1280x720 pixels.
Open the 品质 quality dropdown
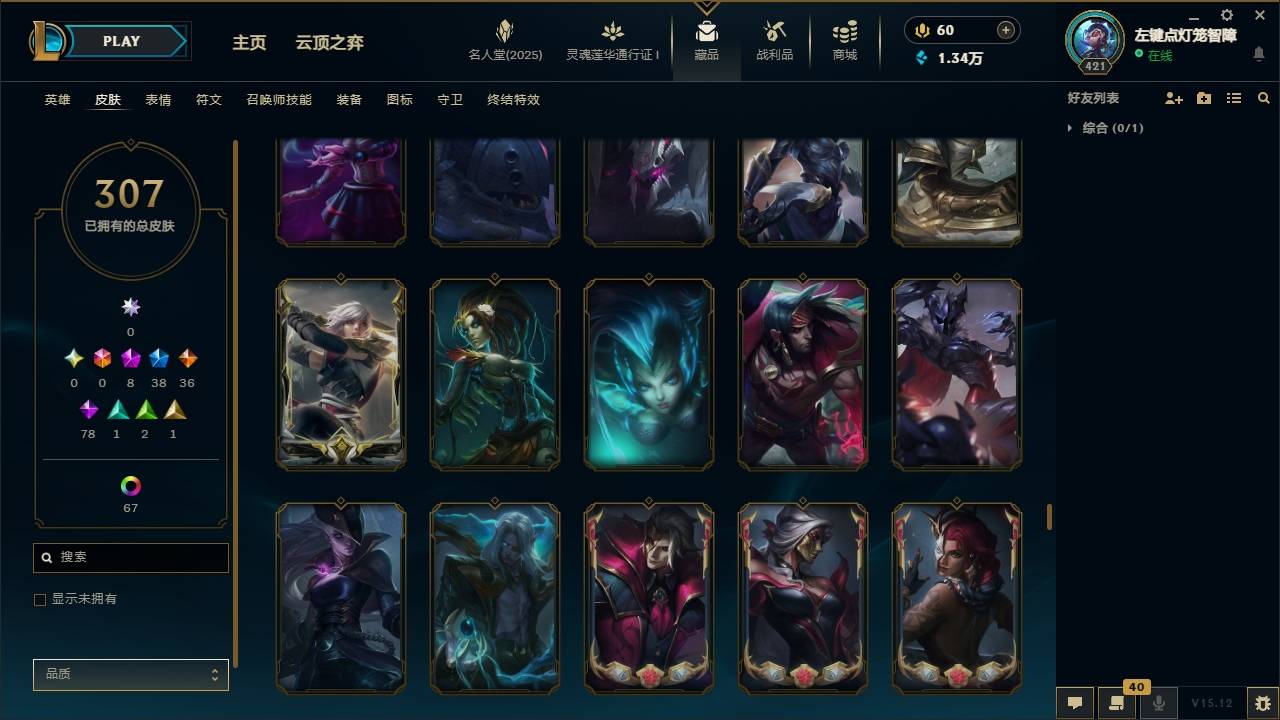coord(130,674)
